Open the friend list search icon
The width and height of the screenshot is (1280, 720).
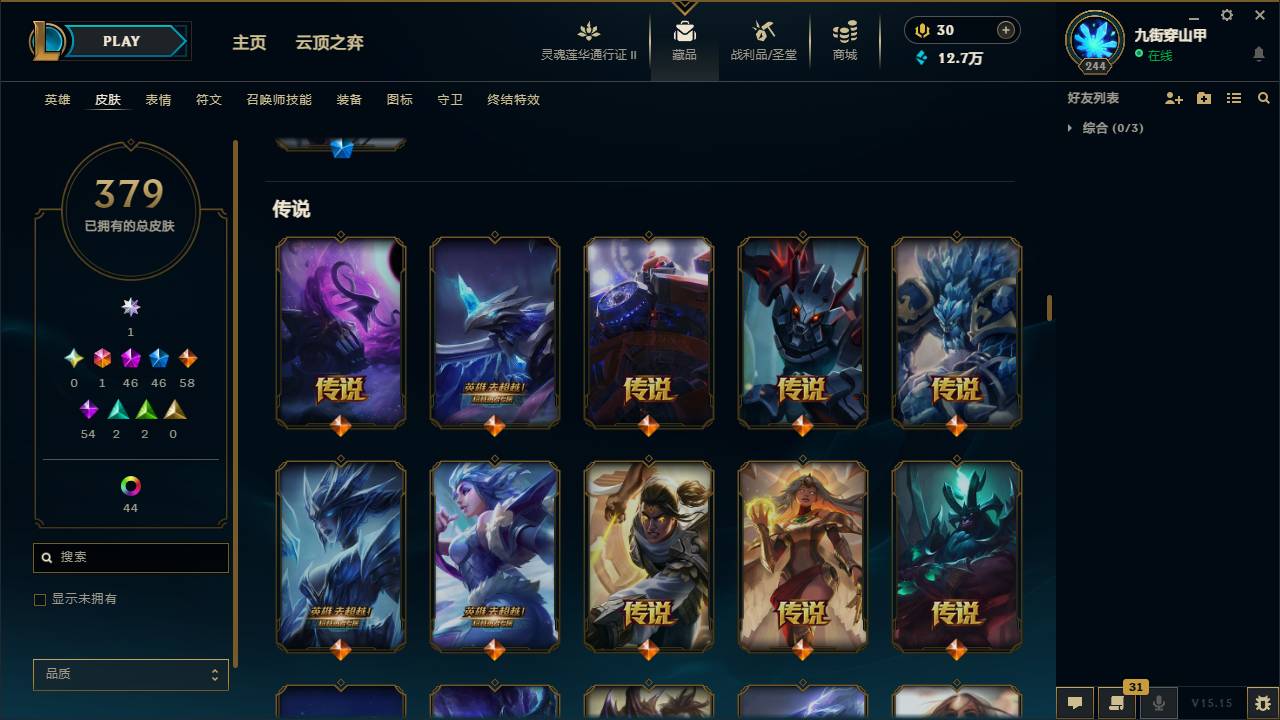click(x=1264, y=98)
